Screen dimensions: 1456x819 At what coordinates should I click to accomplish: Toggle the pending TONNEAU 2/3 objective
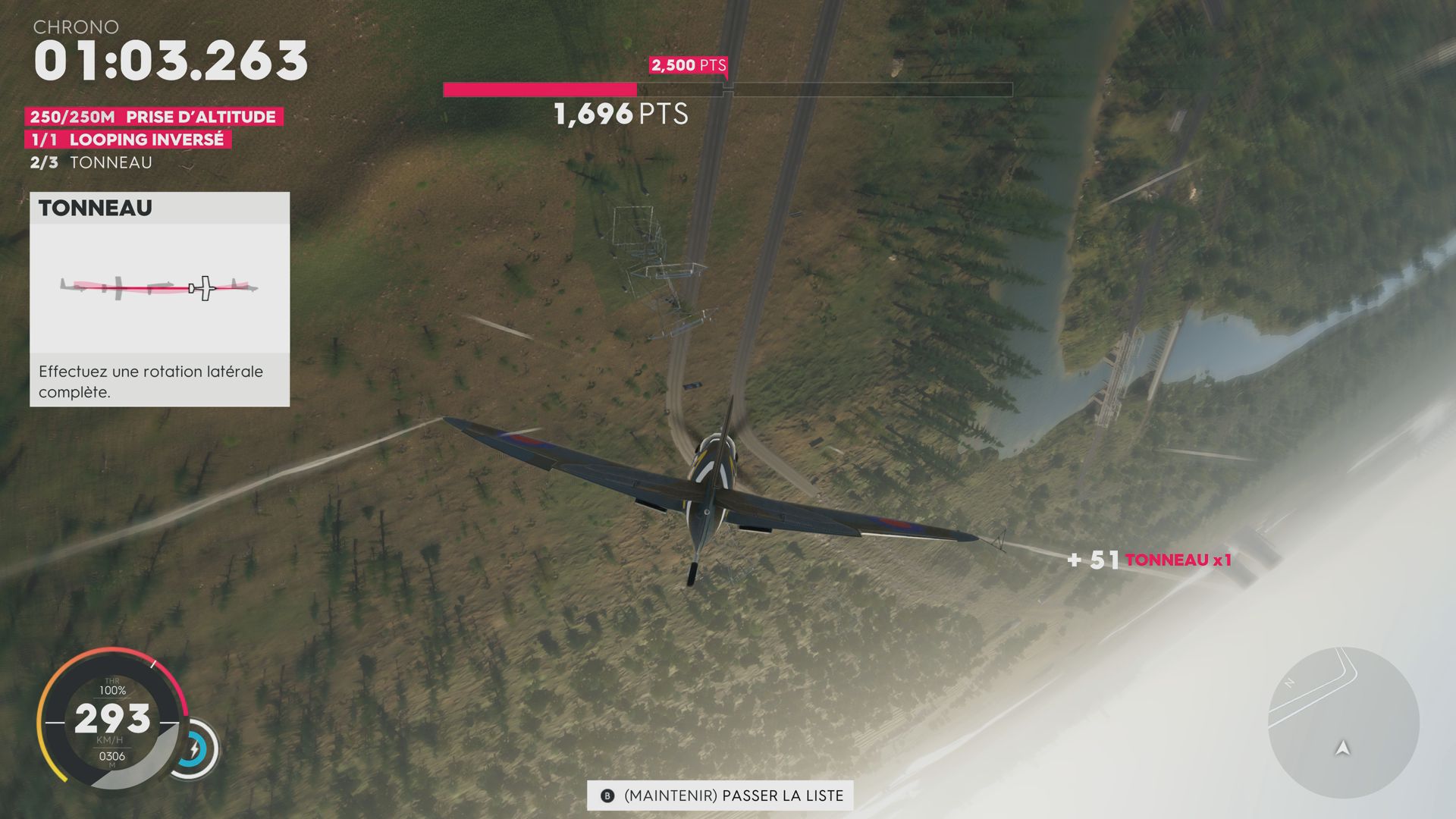91,162
